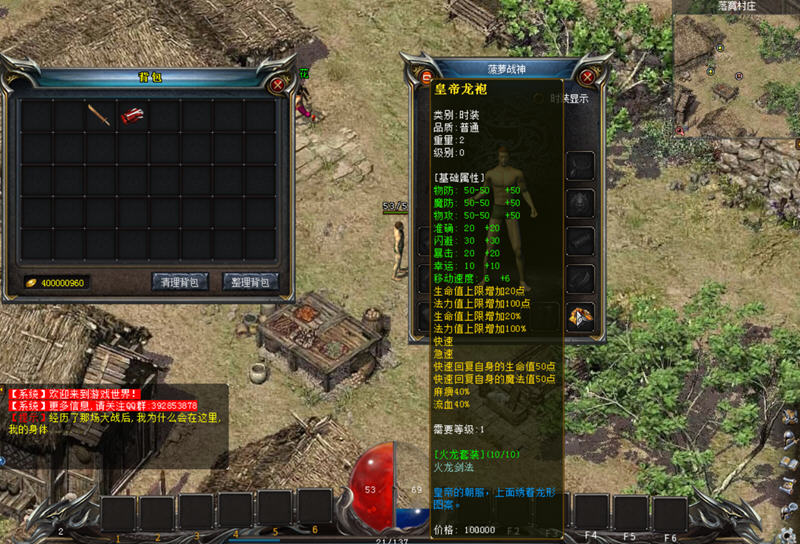Toggle the 时装显示 fashion display checkbox

pyautogui.click(x=539, y=99)
